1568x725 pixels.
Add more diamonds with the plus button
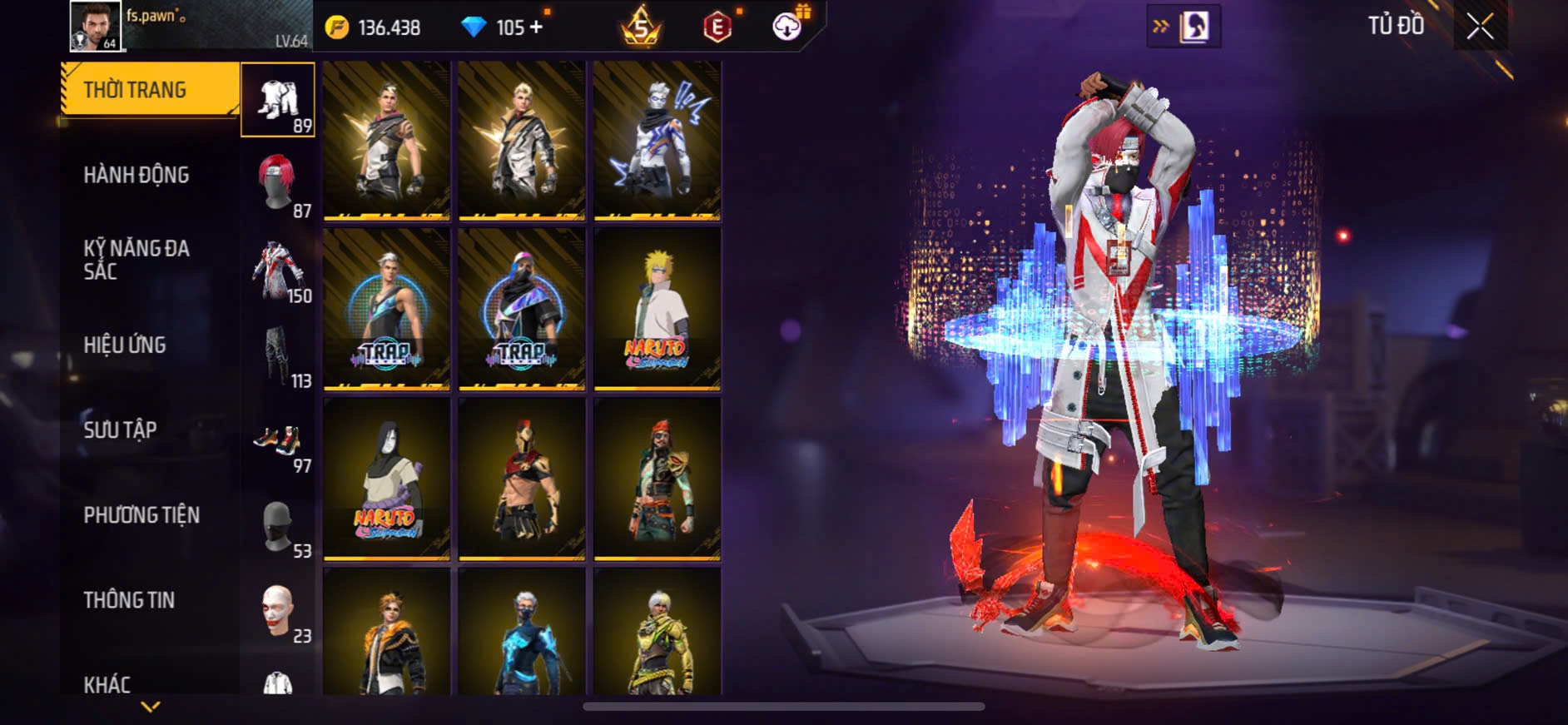tap(536, 27)
